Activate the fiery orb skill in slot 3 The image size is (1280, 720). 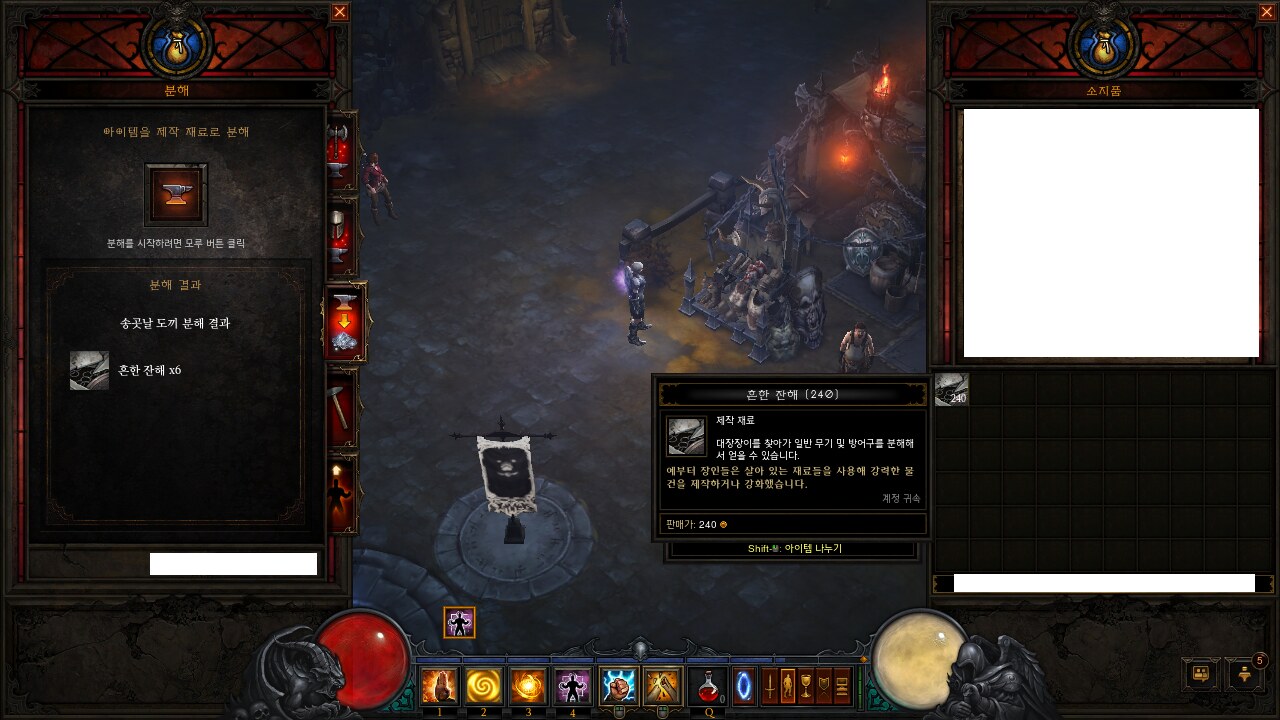click(528, 687)
